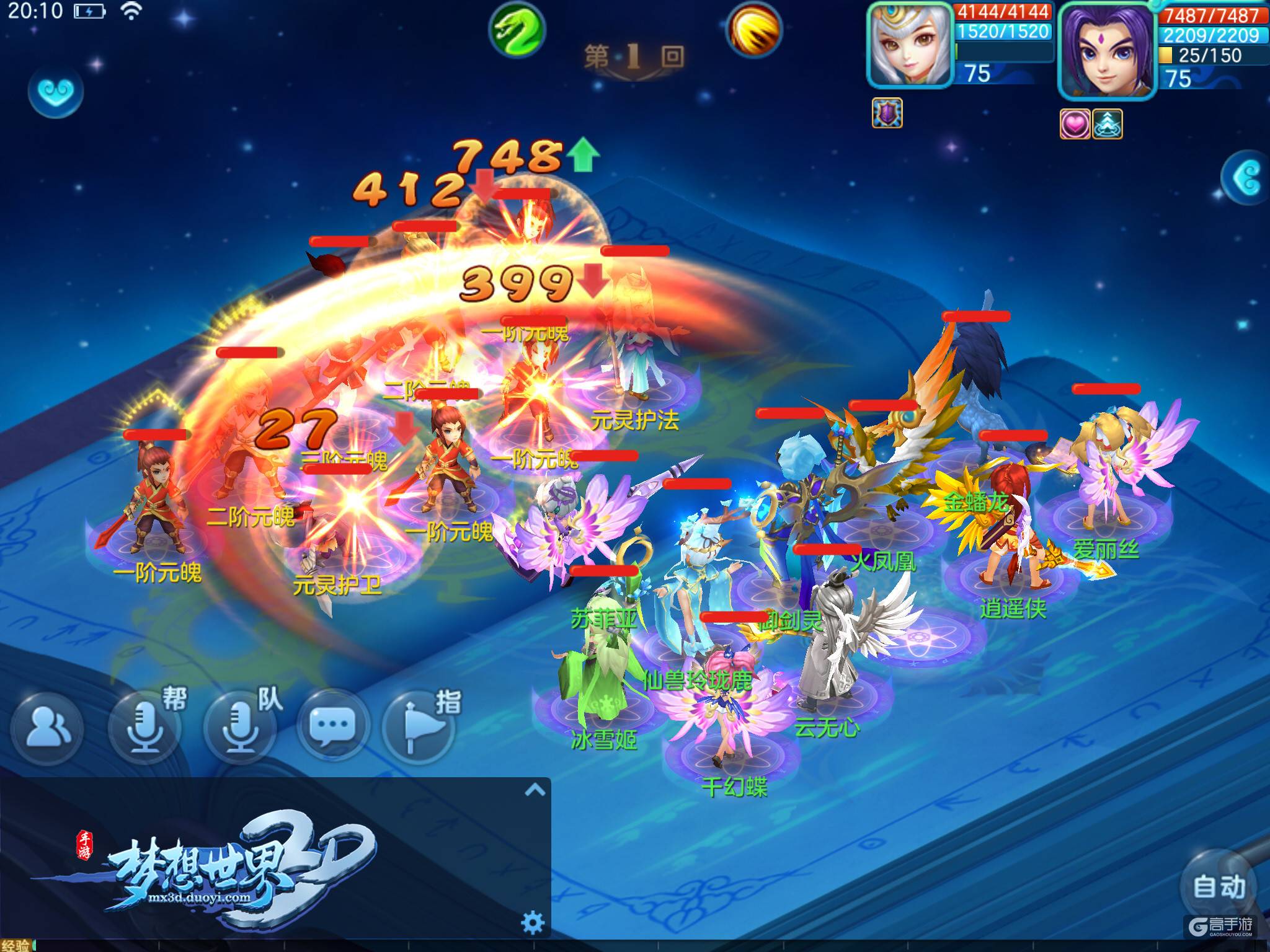Image resolution: width=1270 pixels, height=952 pixels.
Task: Open the chat speech bubble button
Action: coord(333,725)
